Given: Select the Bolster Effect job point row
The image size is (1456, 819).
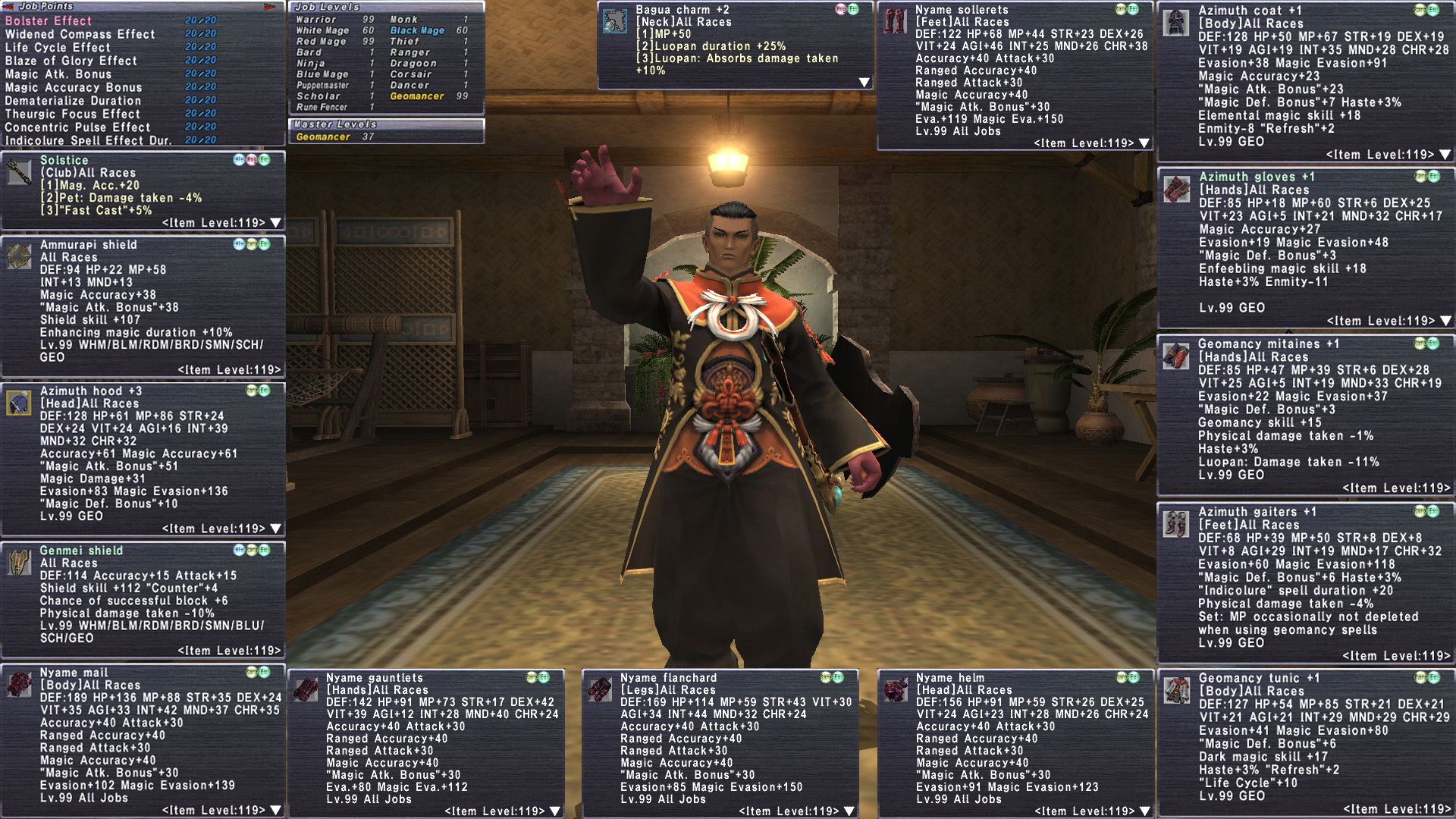Looking at the screenshot, I should (49, 20).
